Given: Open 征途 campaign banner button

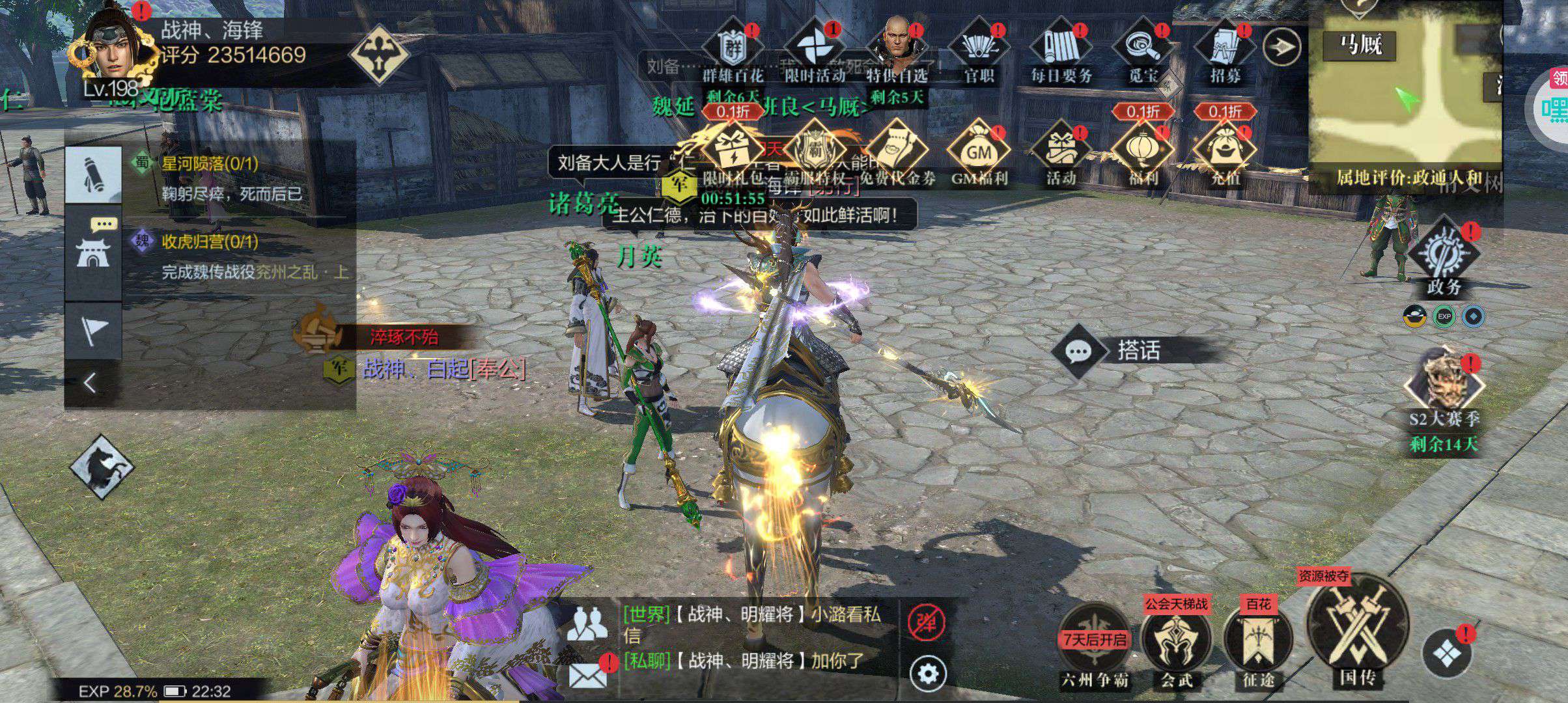Looking at the screenshot, I should (1258, 641).
